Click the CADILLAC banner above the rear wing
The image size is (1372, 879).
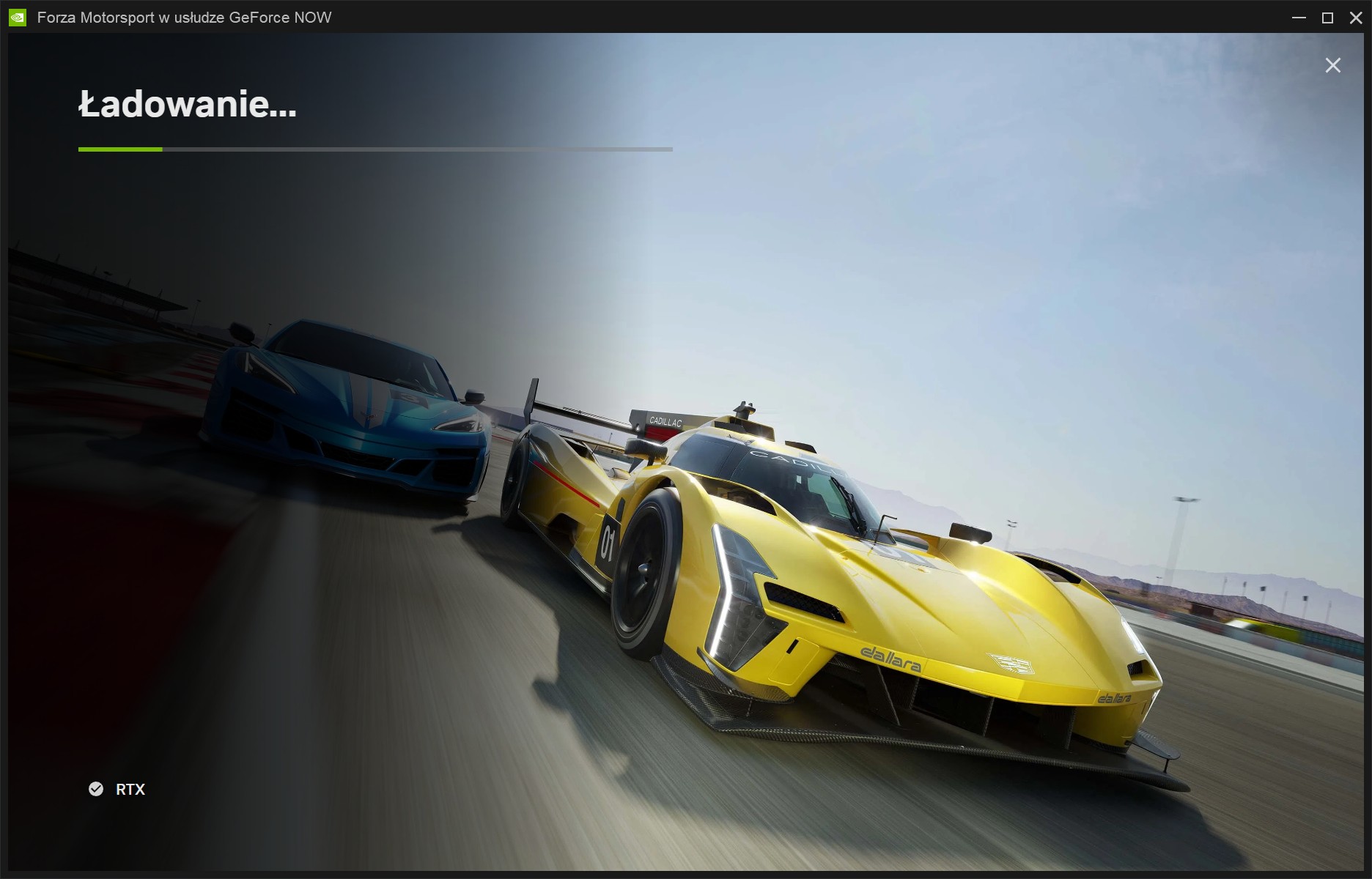pyautogui.click(x=667, y=422)
